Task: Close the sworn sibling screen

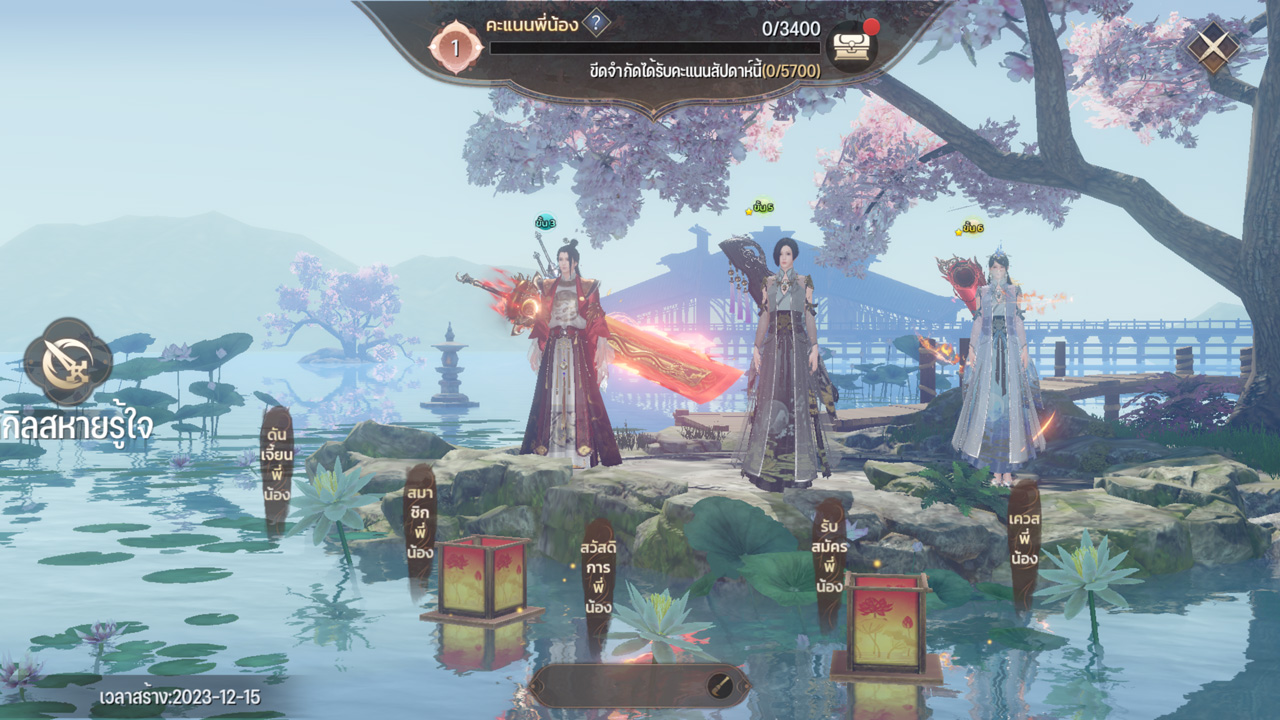Action: [1212, 47]
